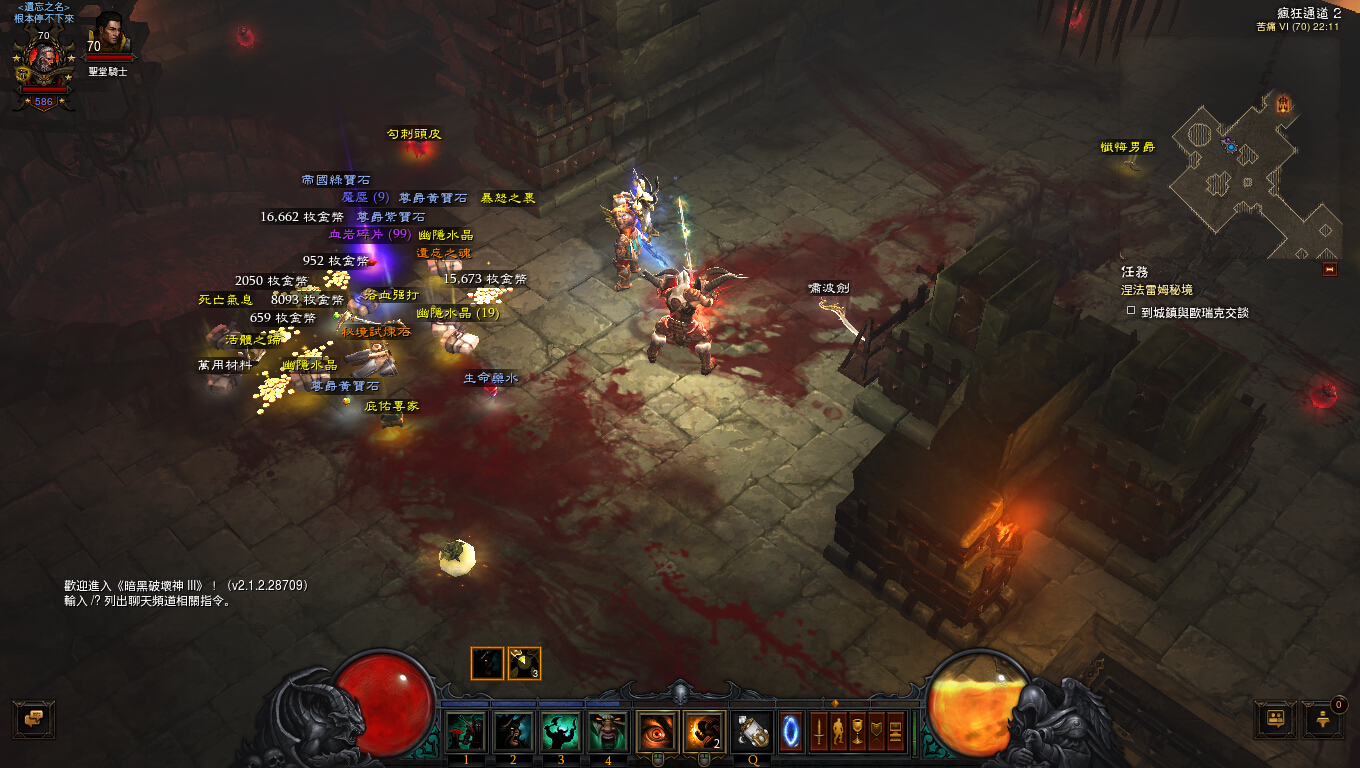The height and width of the screenshot is (768, 1360).
Task: Click the buff icon with 3 stacks
Action: pos(524,663)
